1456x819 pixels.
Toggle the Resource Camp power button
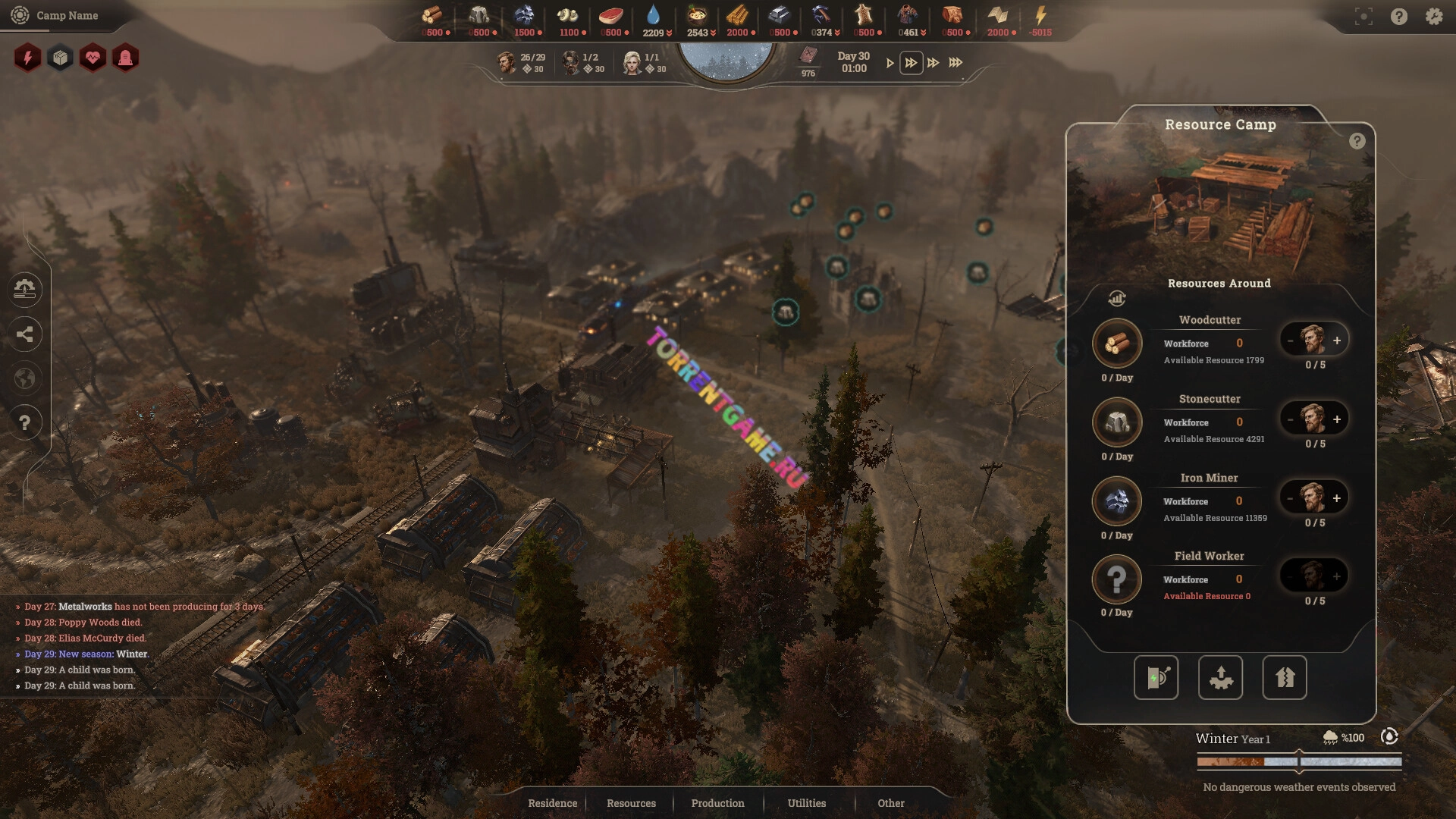(x=1156, y=677)
